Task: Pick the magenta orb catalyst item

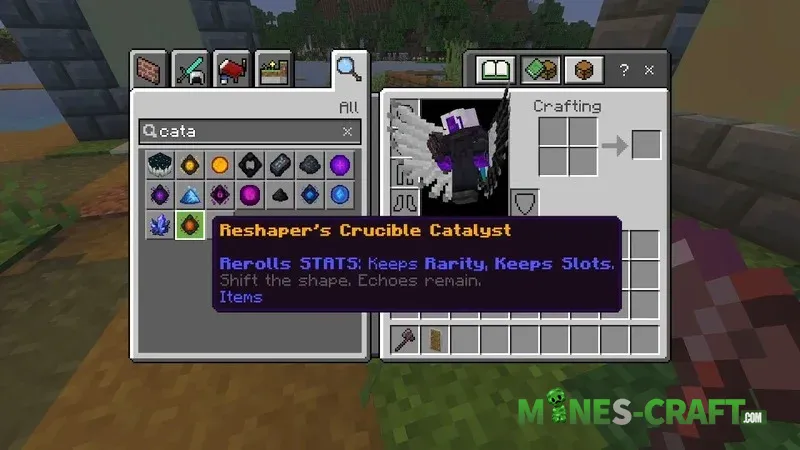Action: click(250, 195)
